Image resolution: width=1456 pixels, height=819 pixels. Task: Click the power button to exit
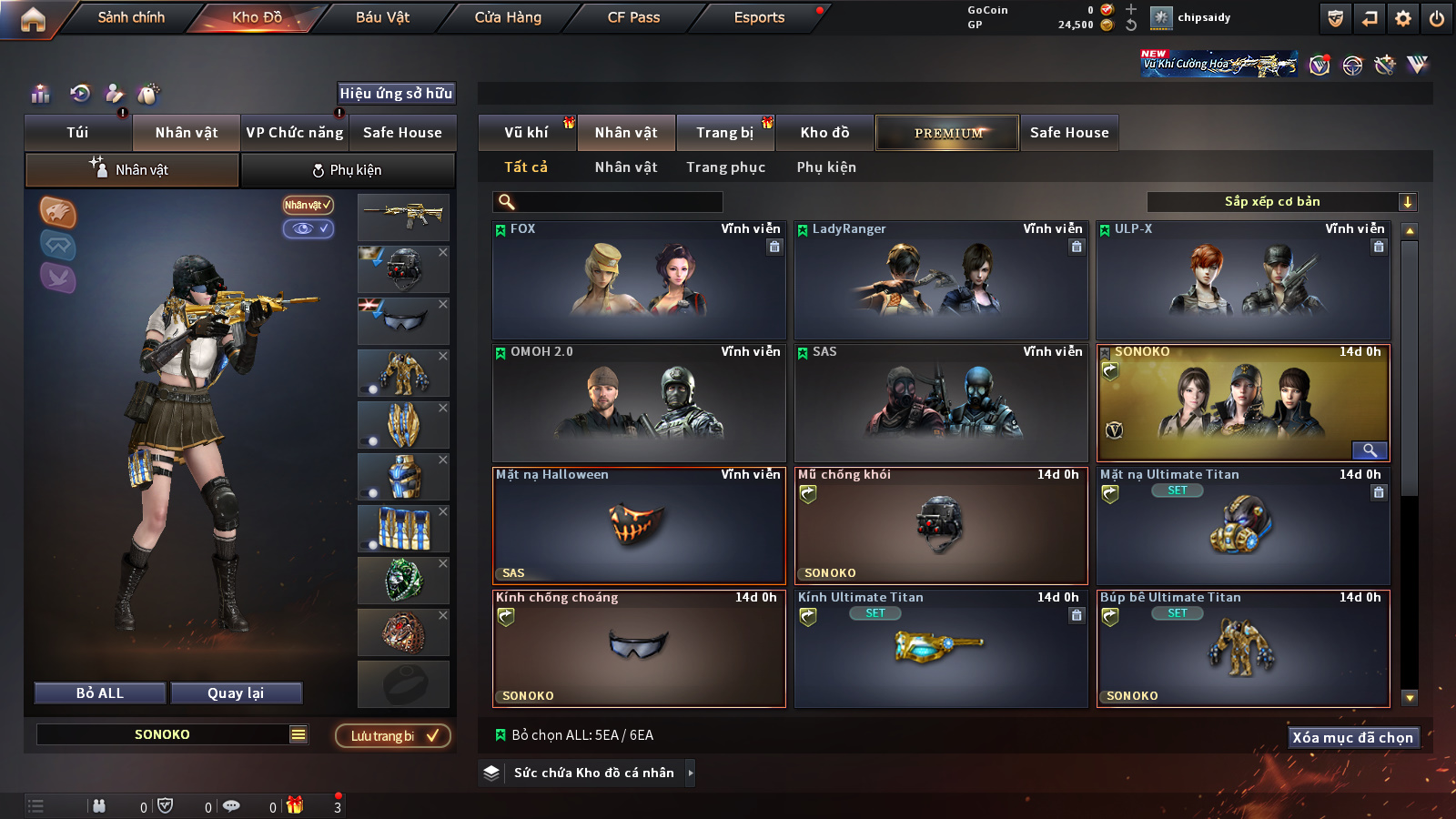coord(1437,18)
